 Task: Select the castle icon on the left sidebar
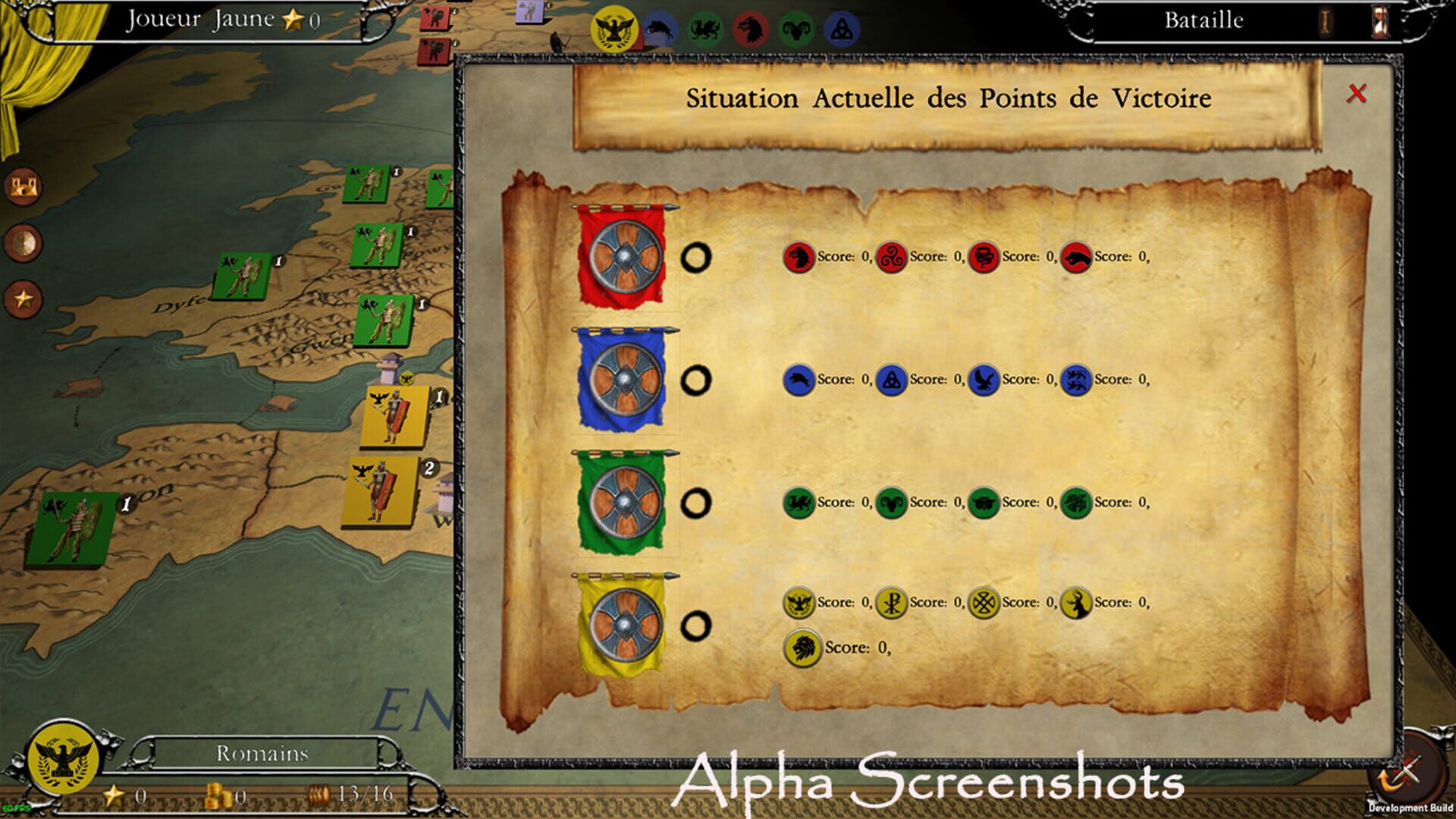click(x=24, y=184)
